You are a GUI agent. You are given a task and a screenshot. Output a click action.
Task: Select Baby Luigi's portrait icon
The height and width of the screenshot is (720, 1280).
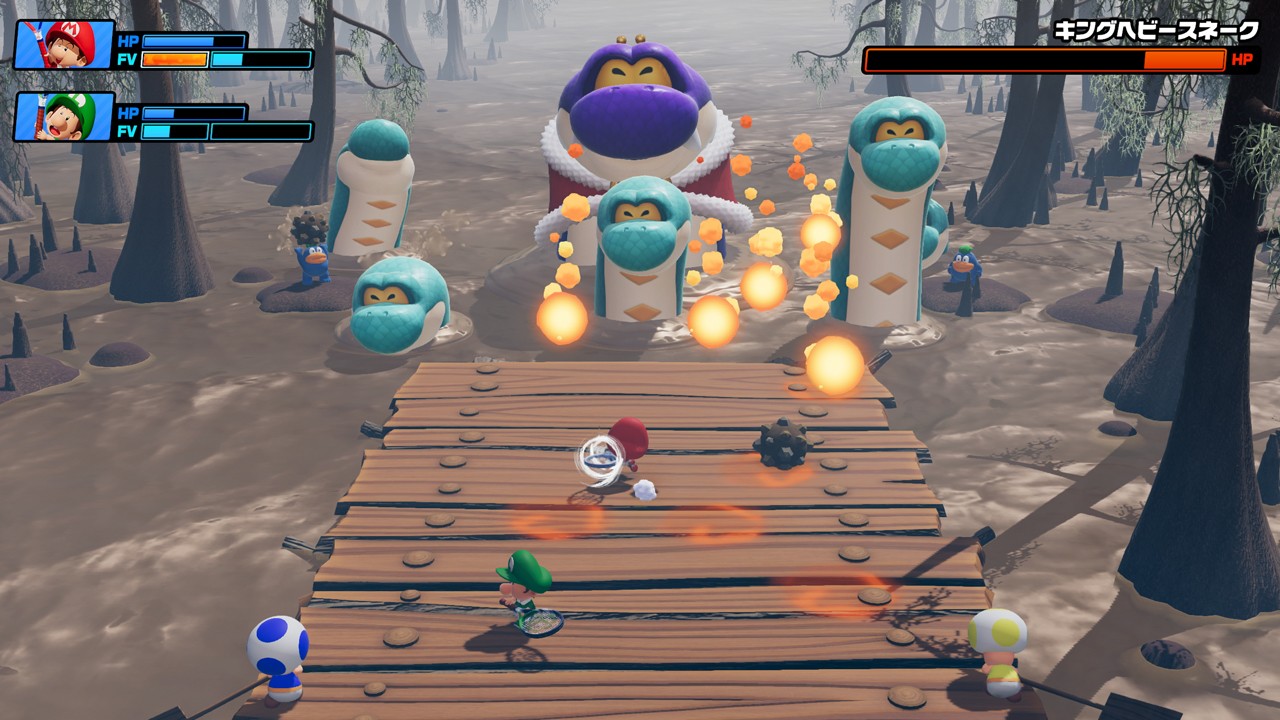click(x=64, y=117)
